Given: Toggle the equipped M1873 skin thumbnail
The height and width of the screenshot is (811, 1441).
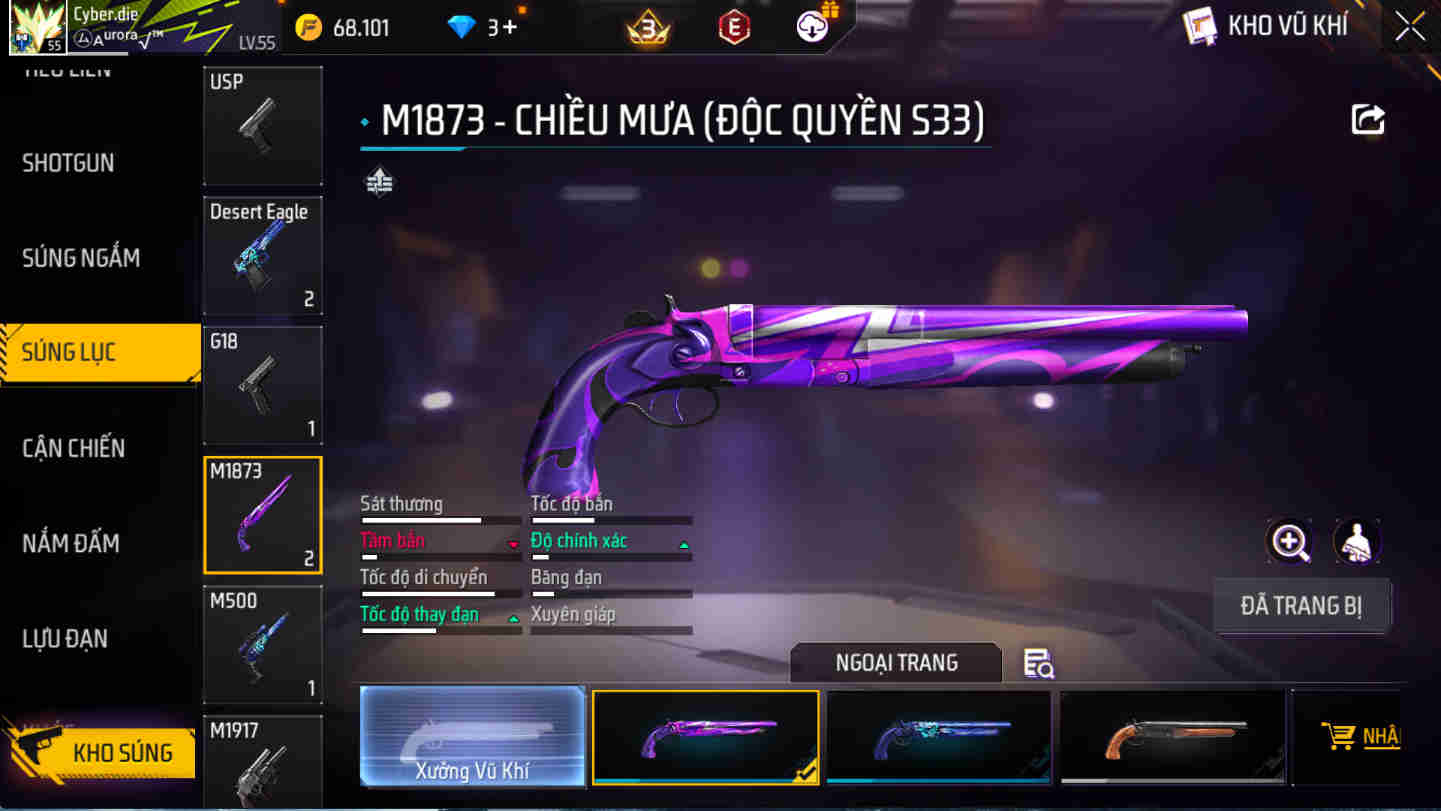Looking at the screenshot, I should point(705,737).
